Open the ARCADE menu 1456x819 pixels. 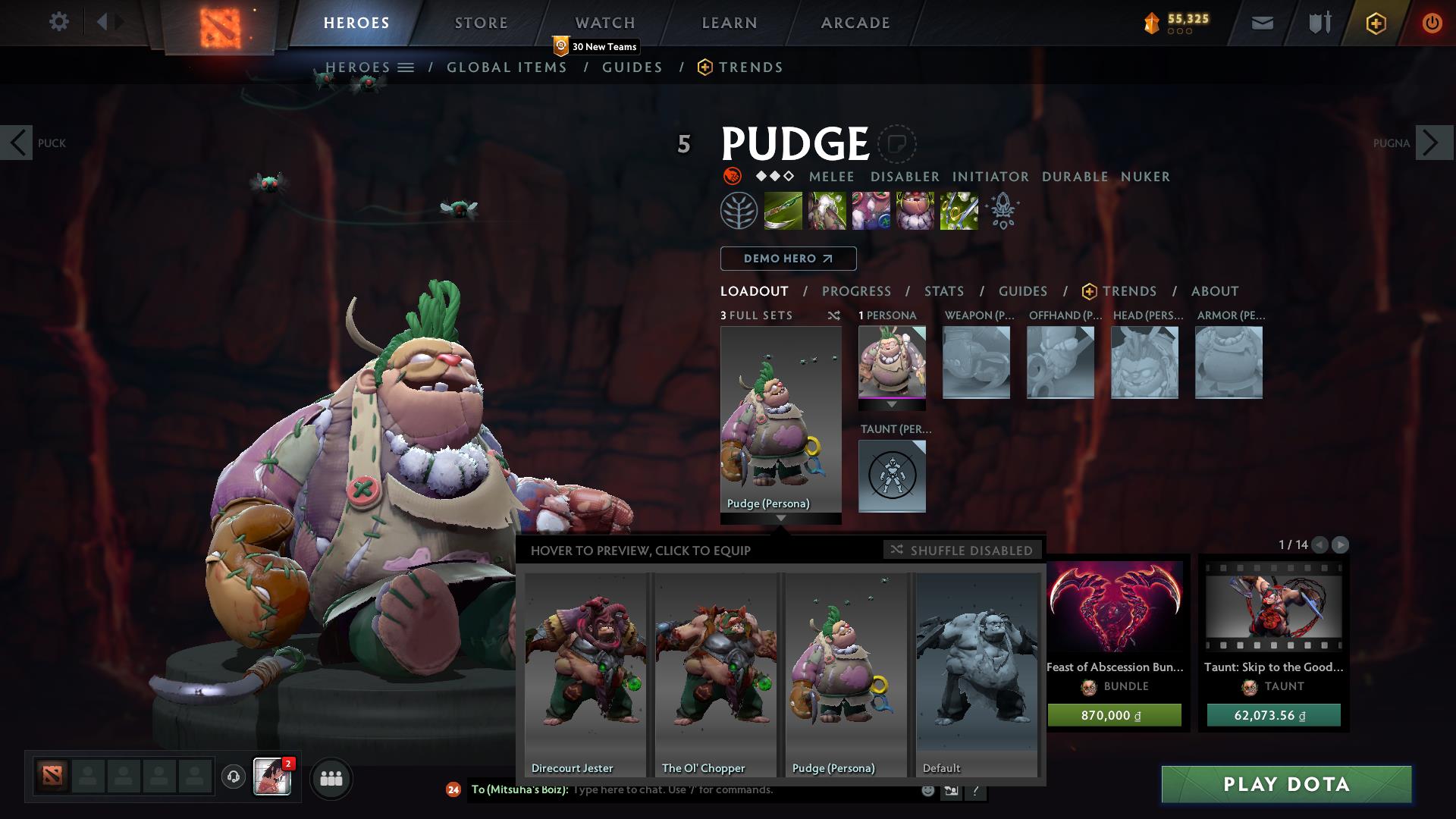pyautogui.click(x=855, y=22)
